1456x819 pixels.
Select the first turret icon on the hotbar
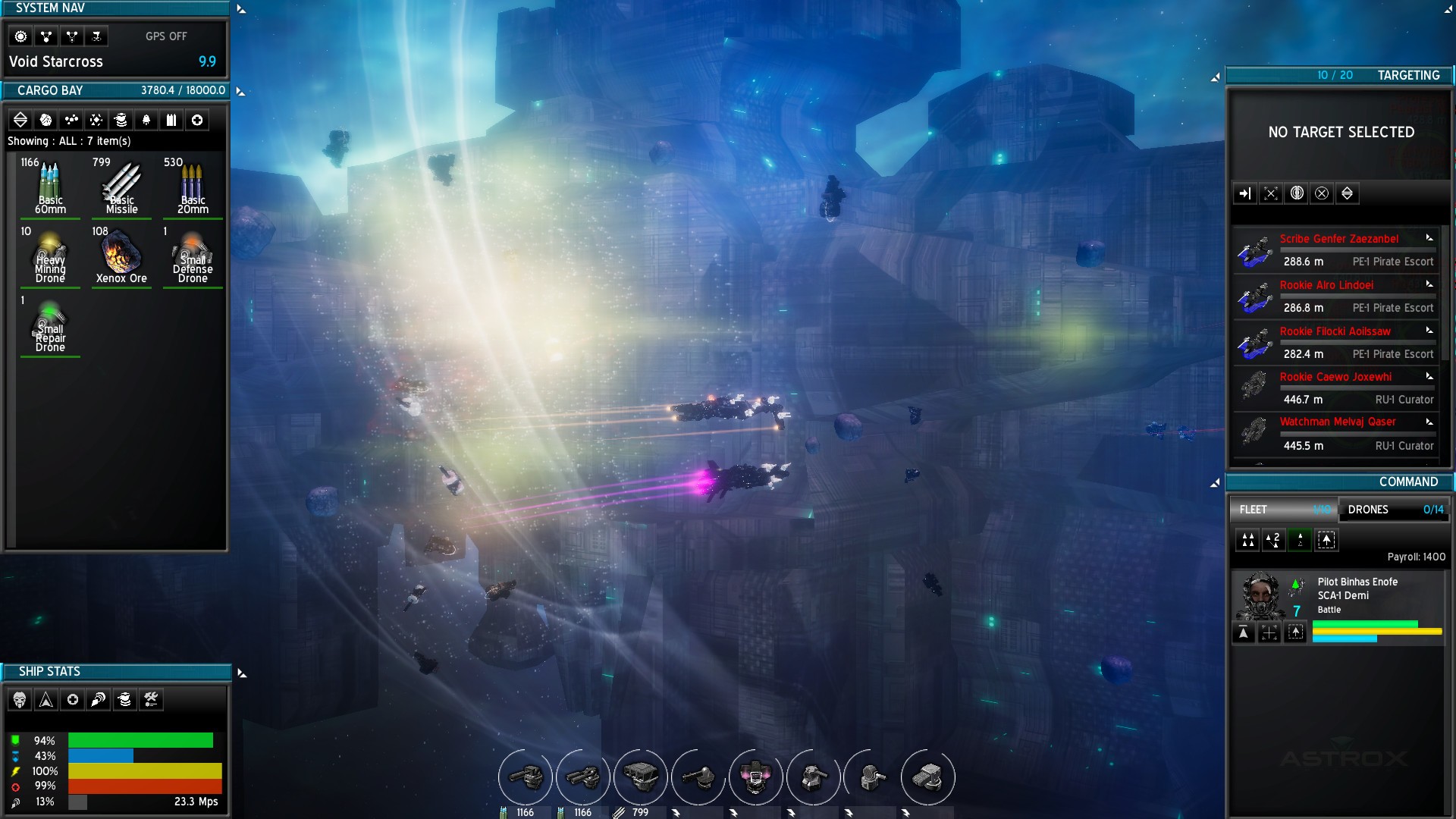(x=524, y=777)
